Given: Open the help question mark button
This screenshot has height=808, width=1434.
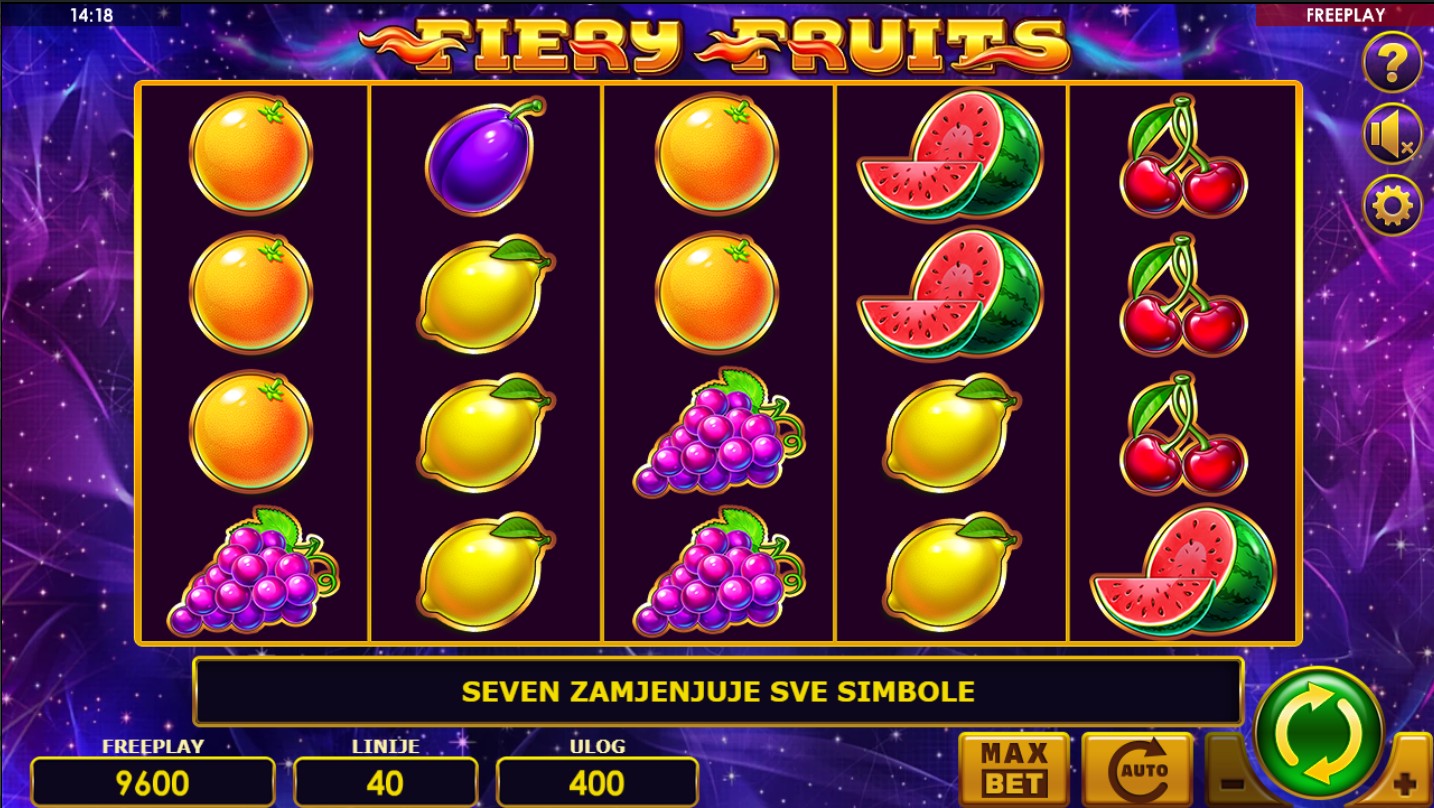Looking at the screenshot, I should 1392,62.
